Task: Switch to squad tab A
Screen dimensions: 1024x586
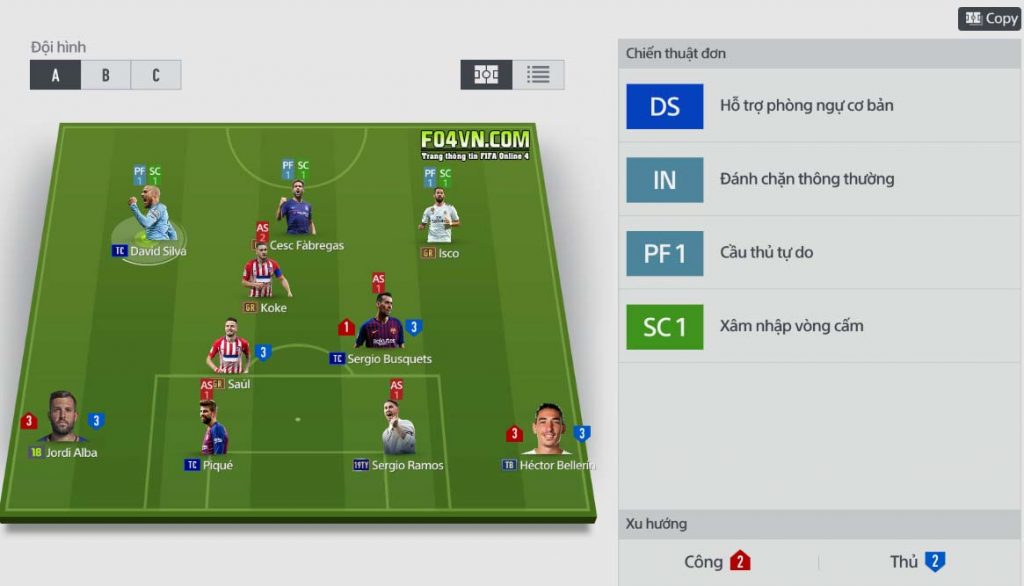Action: click(55, 75)
